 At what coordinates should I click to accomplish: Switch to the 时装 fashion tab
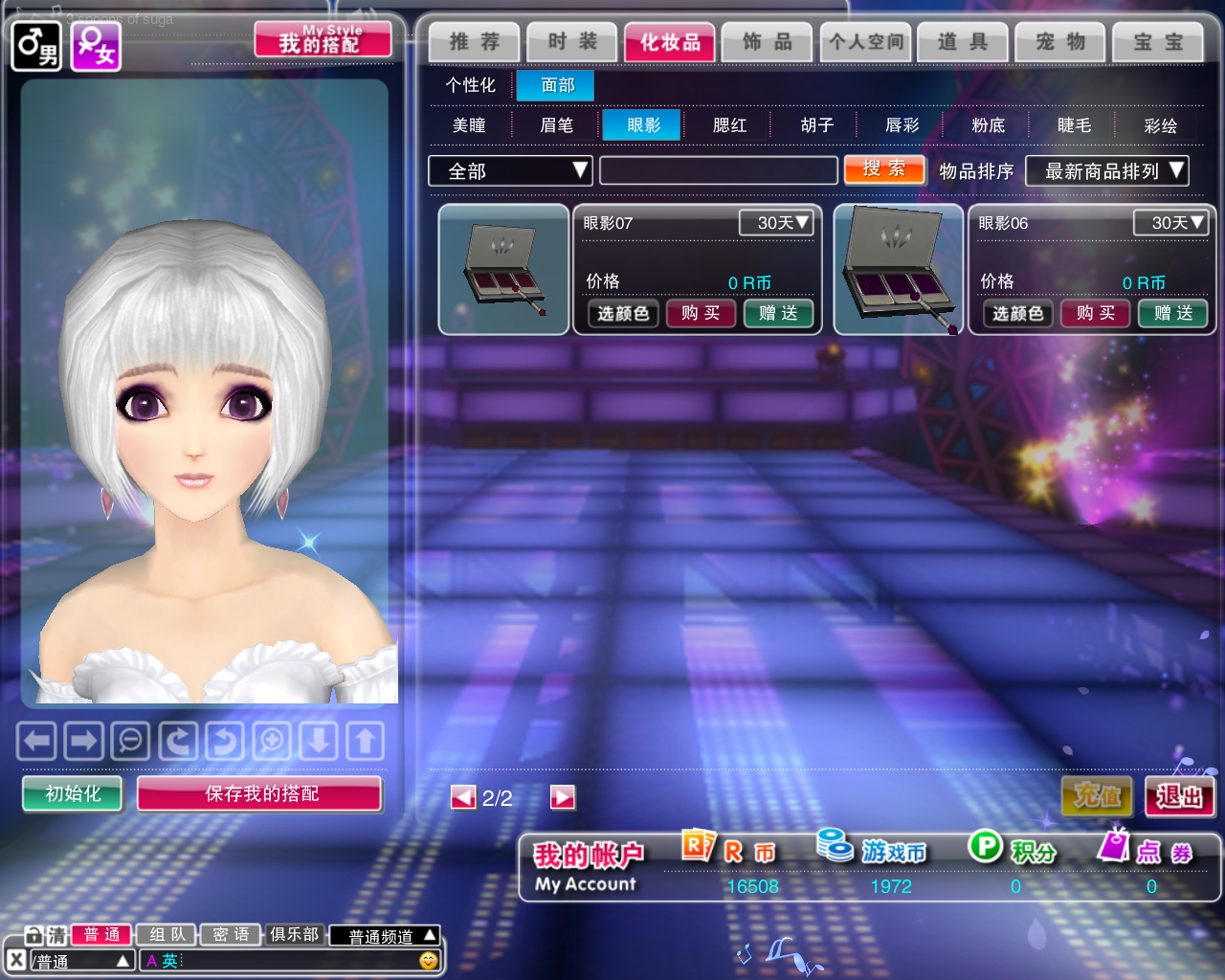pyautogui.click(x=572, y=42)
